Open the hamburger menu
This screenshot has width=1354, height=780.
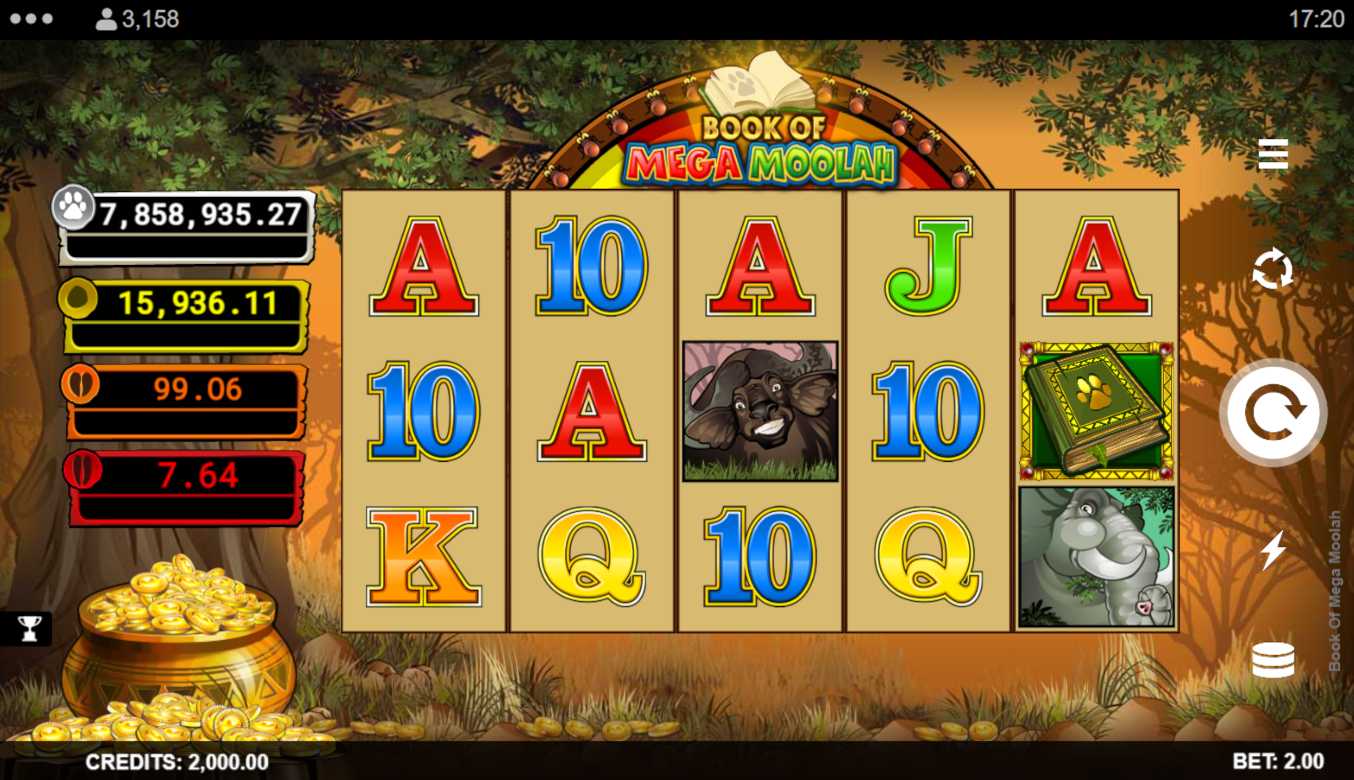(x=1273, y=155)
